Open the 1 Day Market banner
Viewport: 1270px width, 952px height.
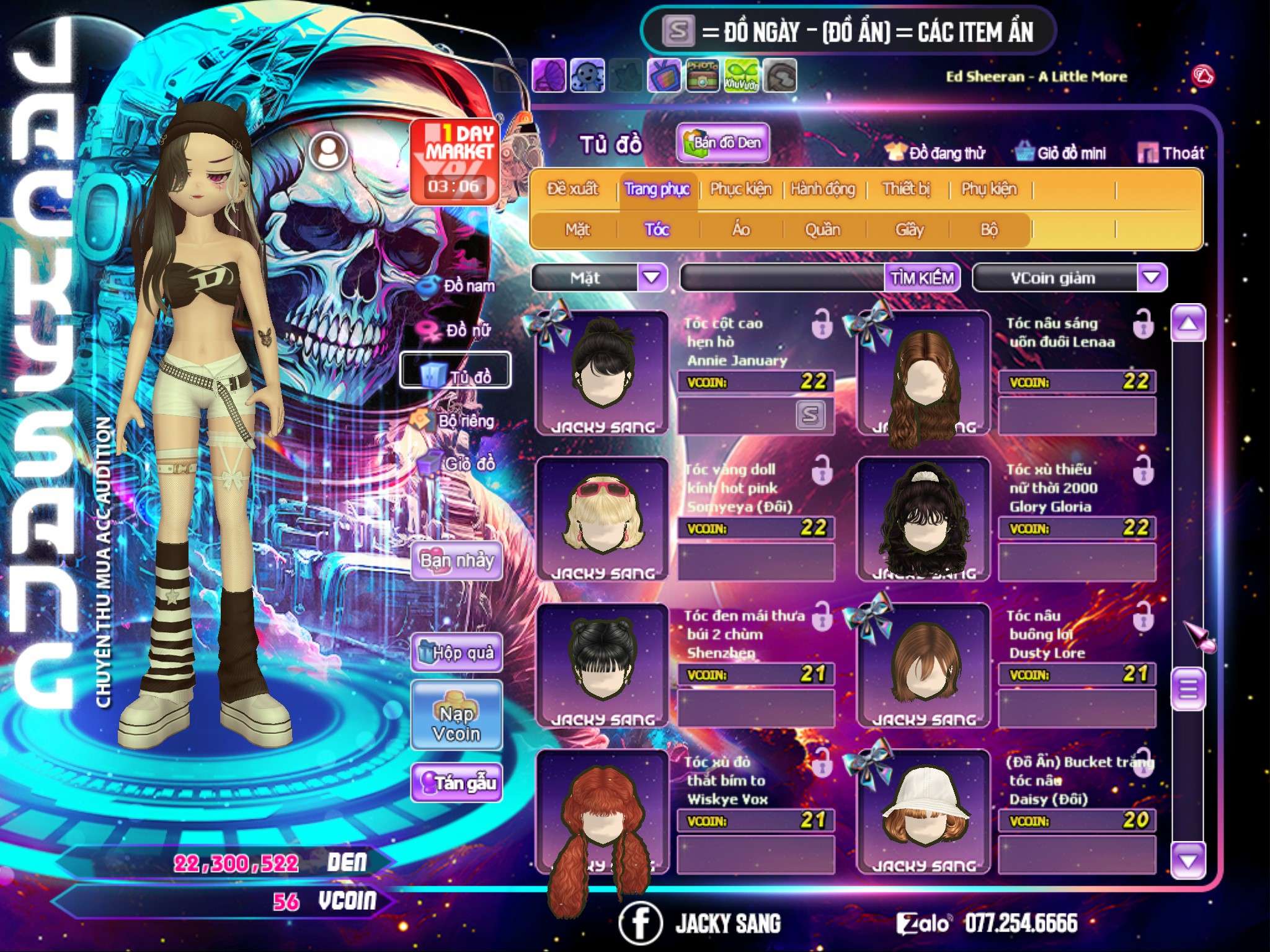(455, 161)
